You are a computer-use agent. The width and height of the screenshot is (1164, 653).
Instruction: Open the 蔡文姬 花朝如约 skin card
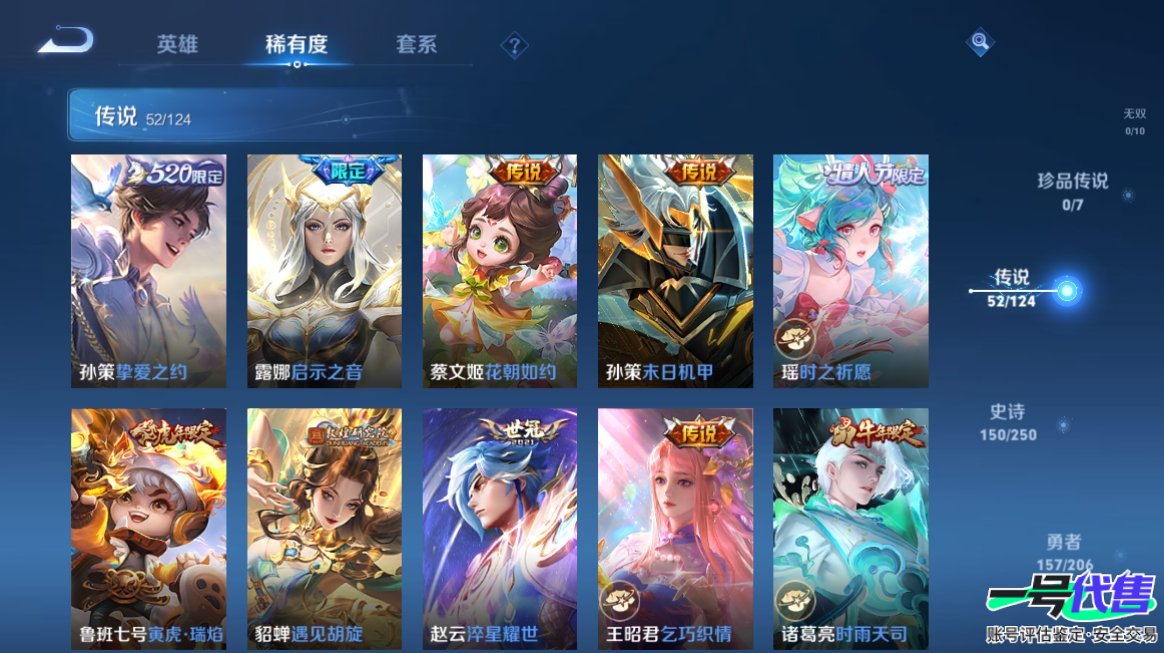500,271
